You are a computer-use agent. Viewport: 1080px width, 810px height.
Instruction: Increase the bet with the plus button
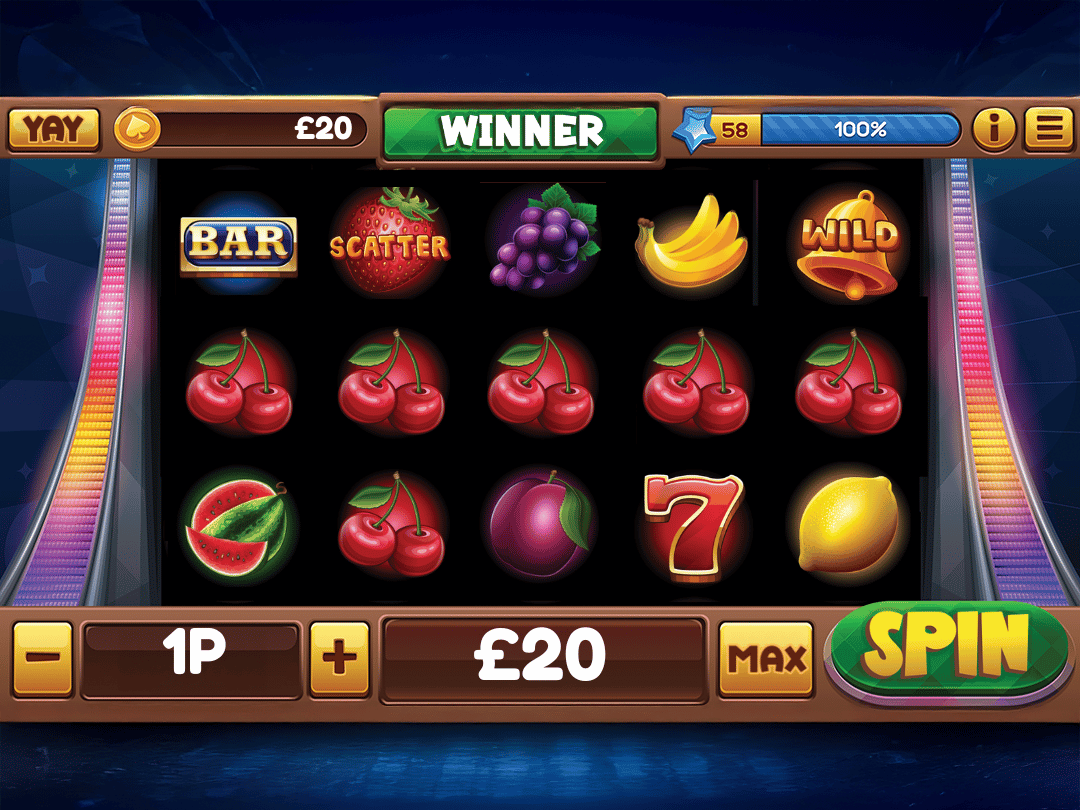tap(339, 658)
